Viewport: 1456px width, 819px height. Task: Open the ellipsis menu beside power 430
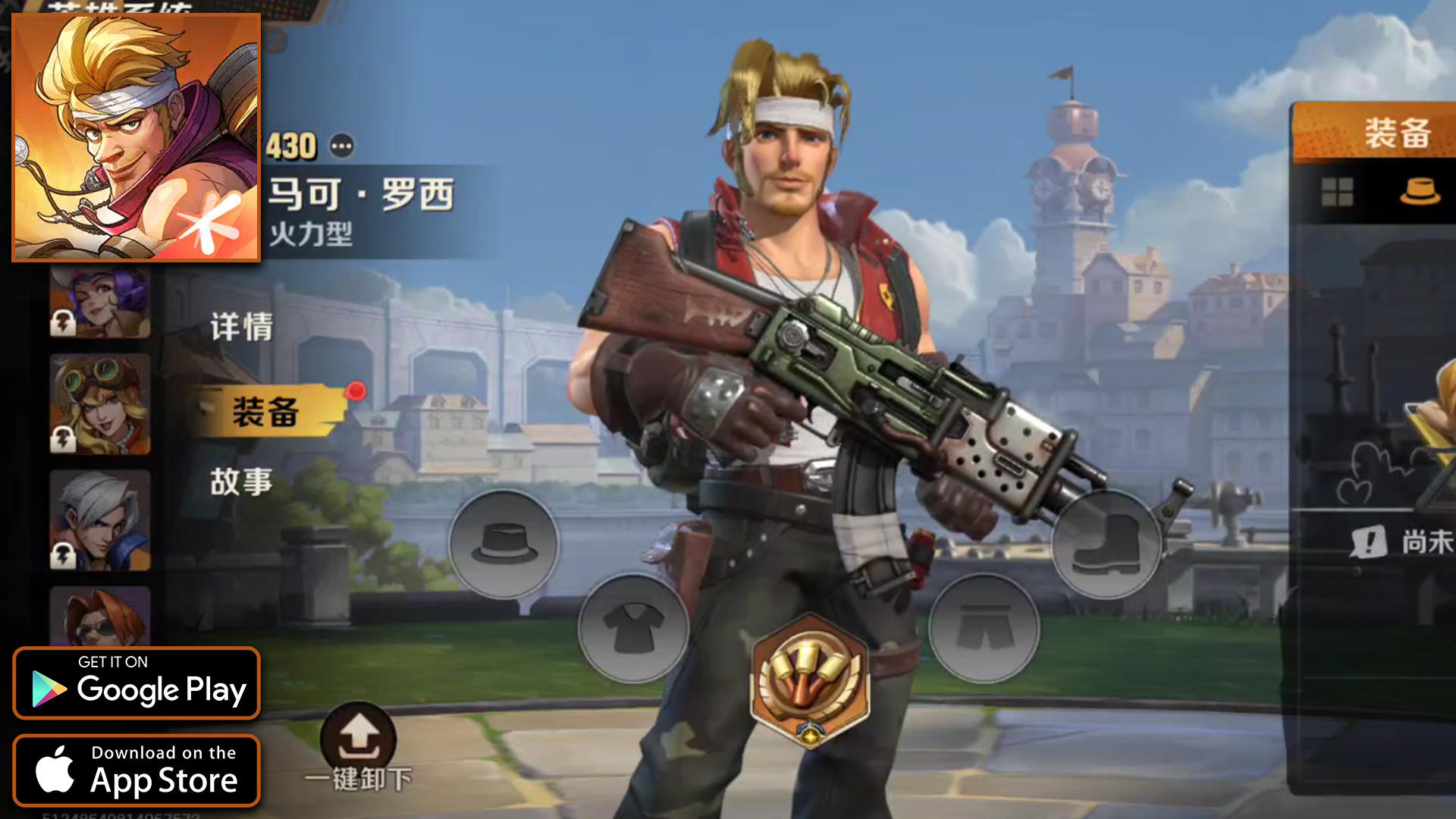(341, 147)
